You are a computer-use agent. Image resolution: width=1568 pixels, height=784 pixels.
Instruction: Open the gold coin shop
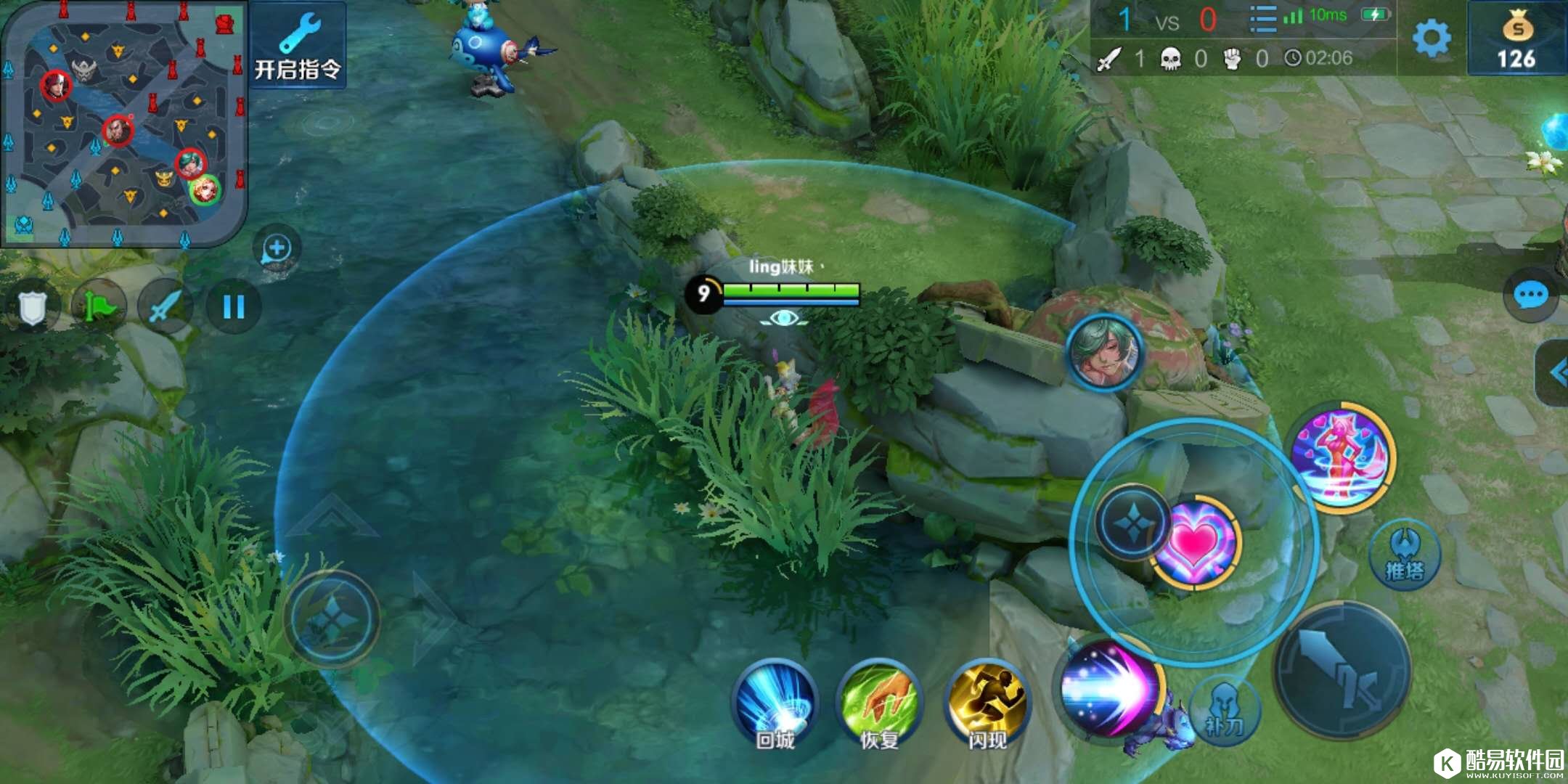pyautogui.click(x=1516, y=40)
